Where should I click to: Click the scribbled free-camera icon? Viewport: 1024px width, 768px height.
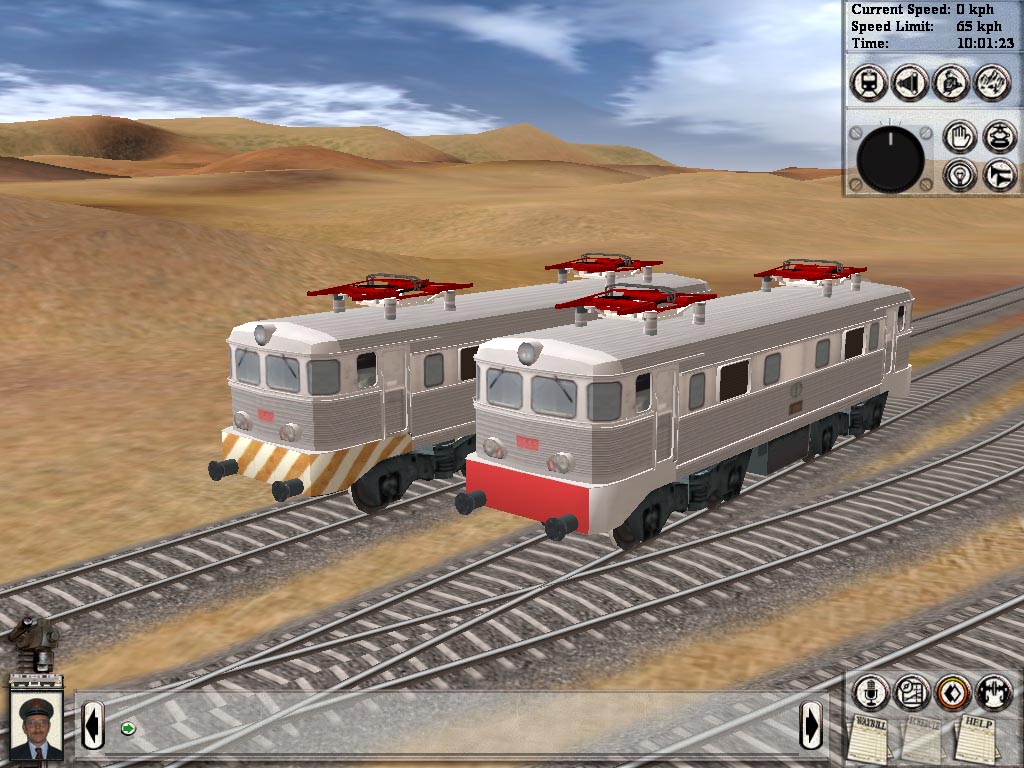point(992,82)
